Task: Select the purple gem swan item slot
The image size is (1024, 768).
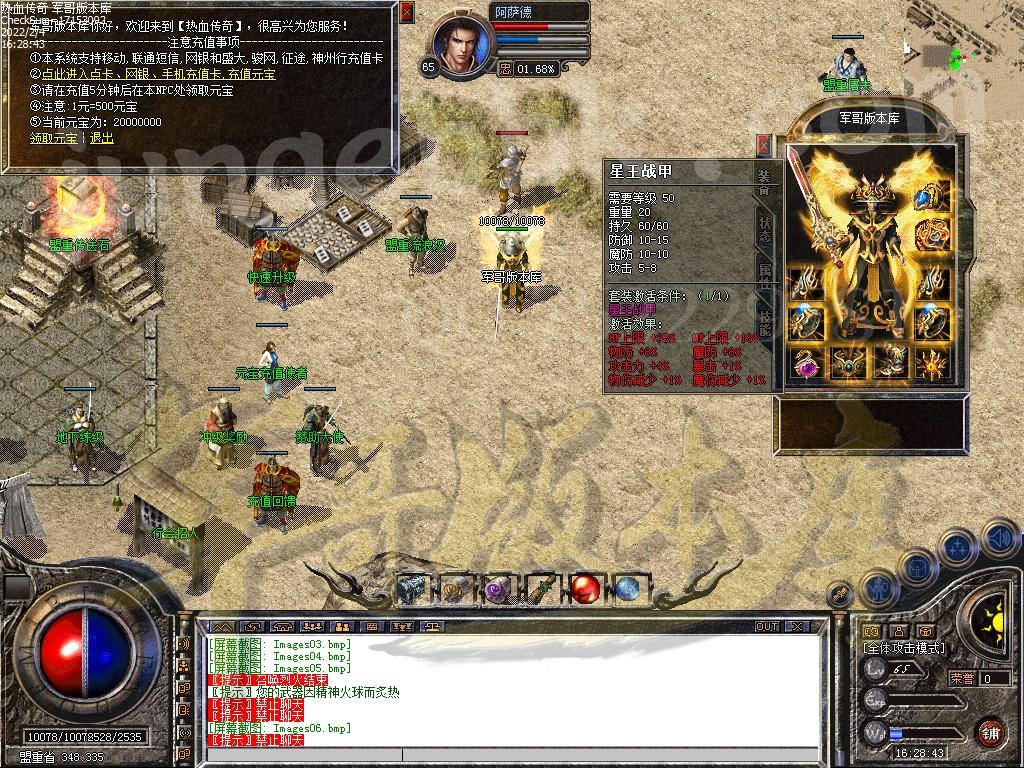Action: pyautogui.click(x=804, y=364)
